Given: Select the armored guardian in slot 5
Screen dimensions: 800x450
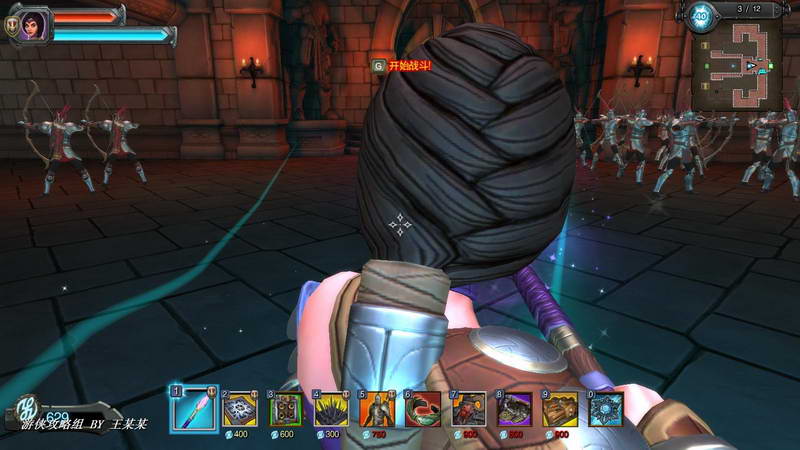Looking at the screenshot, I should coord(377,409).
